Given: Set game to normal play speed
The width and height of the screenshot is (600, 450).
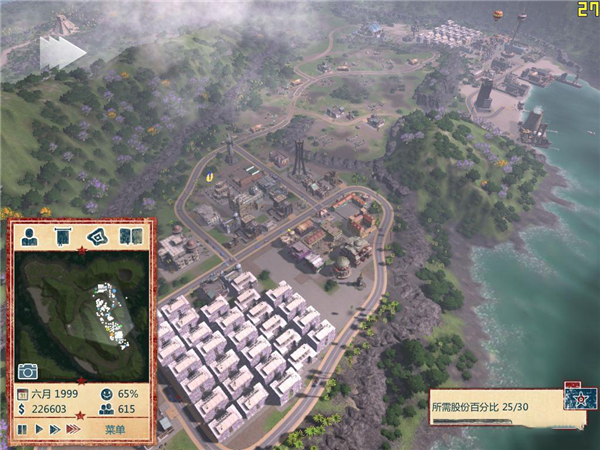Looking at the screenshot, I should 38,429.
